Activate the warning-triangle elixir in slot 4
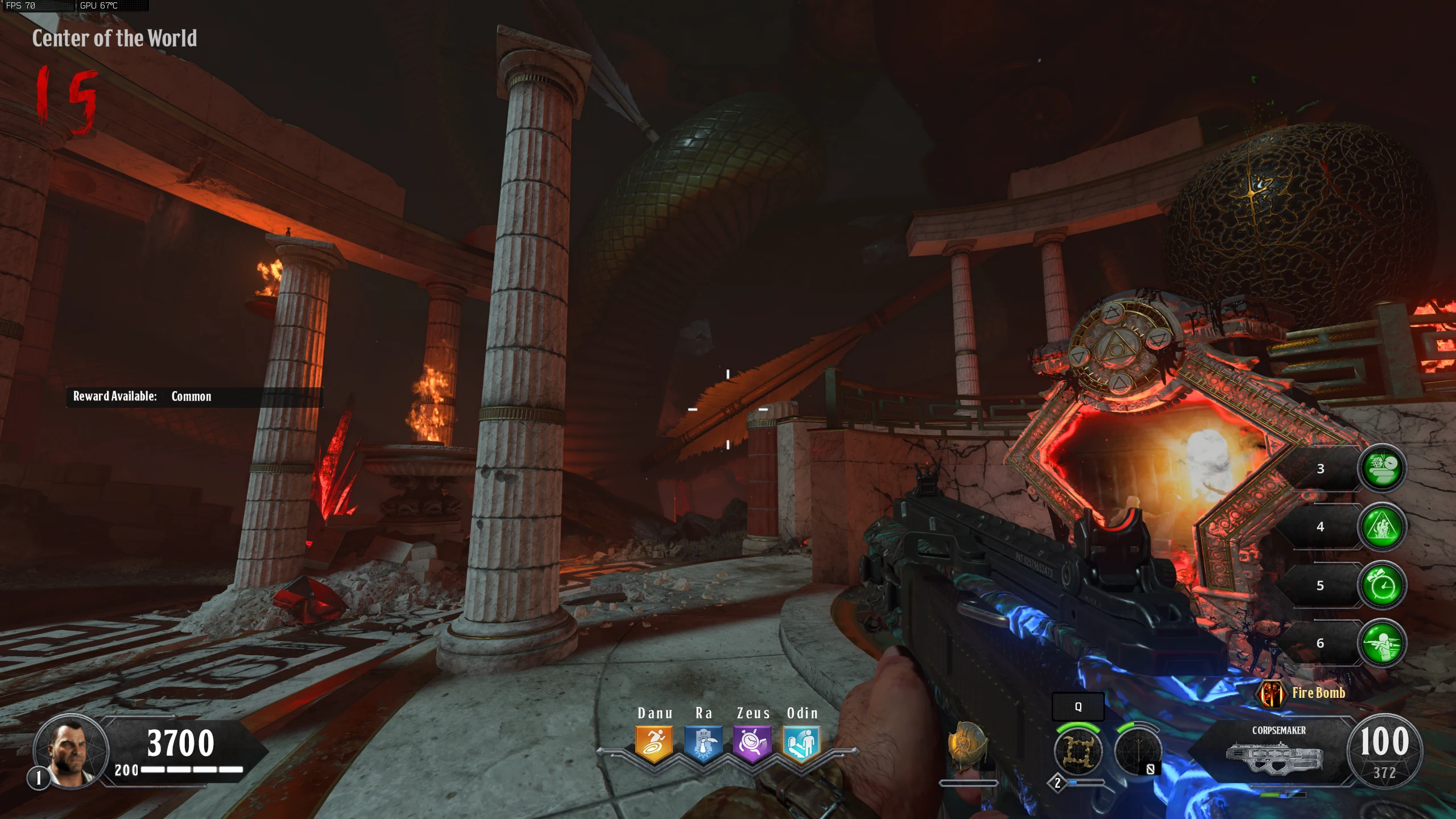This screenshot has width=1456, height=819. tap(1382, 527)
